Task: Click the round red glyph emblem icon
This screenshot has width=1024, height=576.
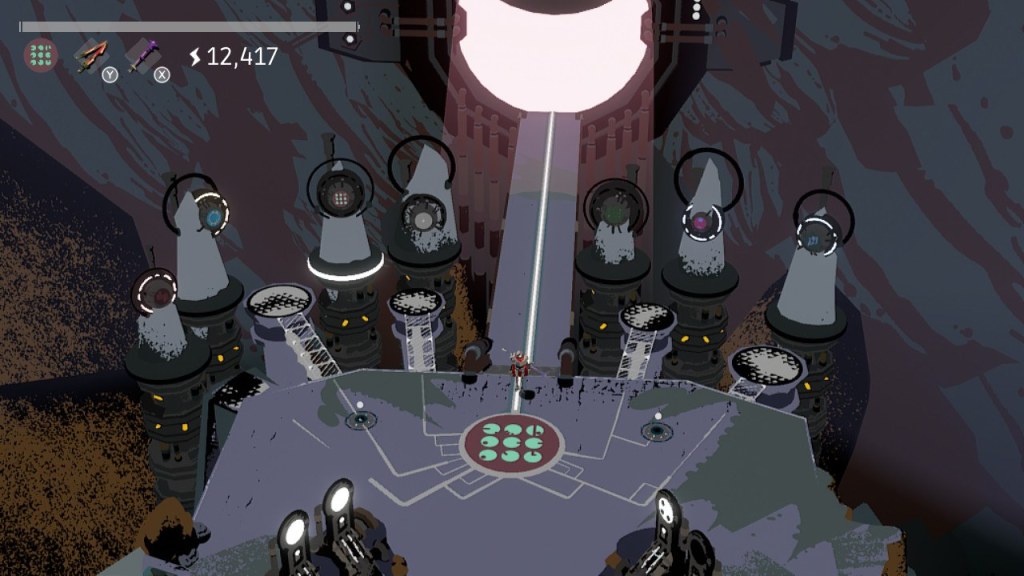Action: (x=41, y=54)
